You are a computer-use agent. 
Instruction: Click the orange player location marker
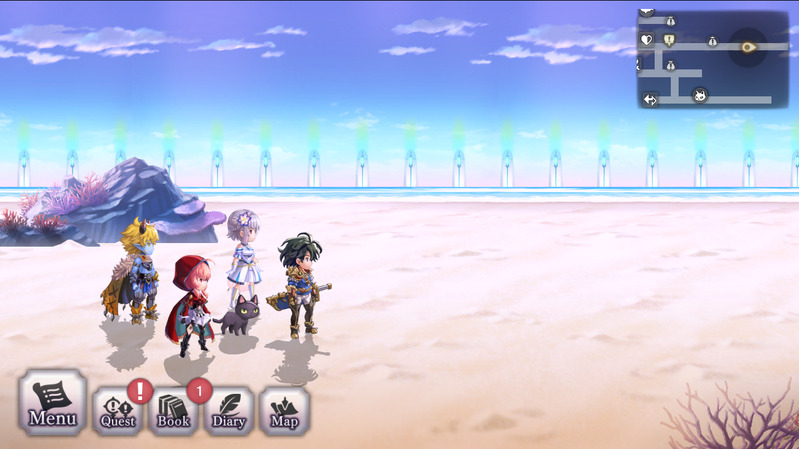(747, 46)
